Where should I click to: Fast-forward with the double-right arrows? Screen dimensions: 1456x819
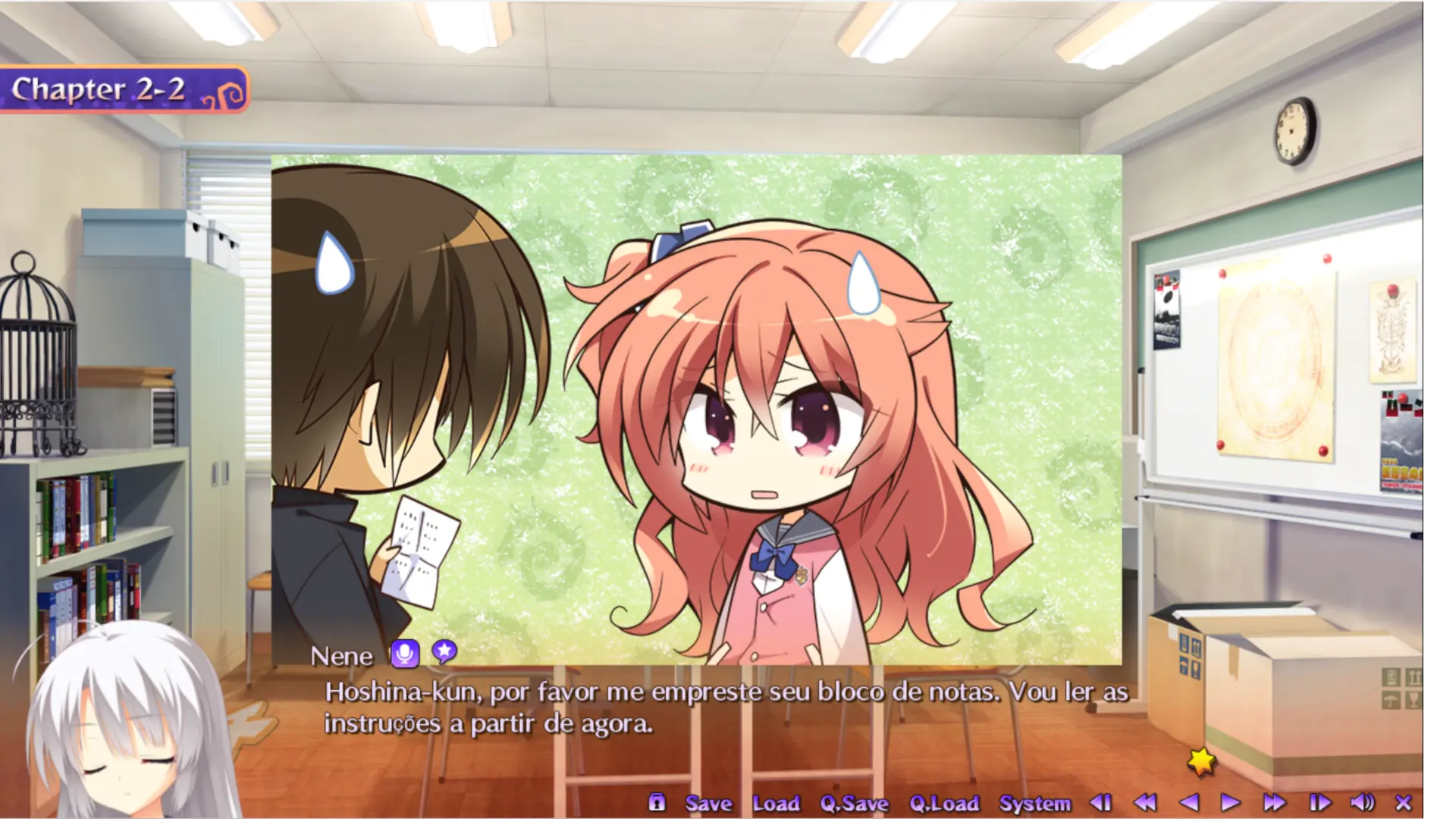click(x=1274, y=802)
